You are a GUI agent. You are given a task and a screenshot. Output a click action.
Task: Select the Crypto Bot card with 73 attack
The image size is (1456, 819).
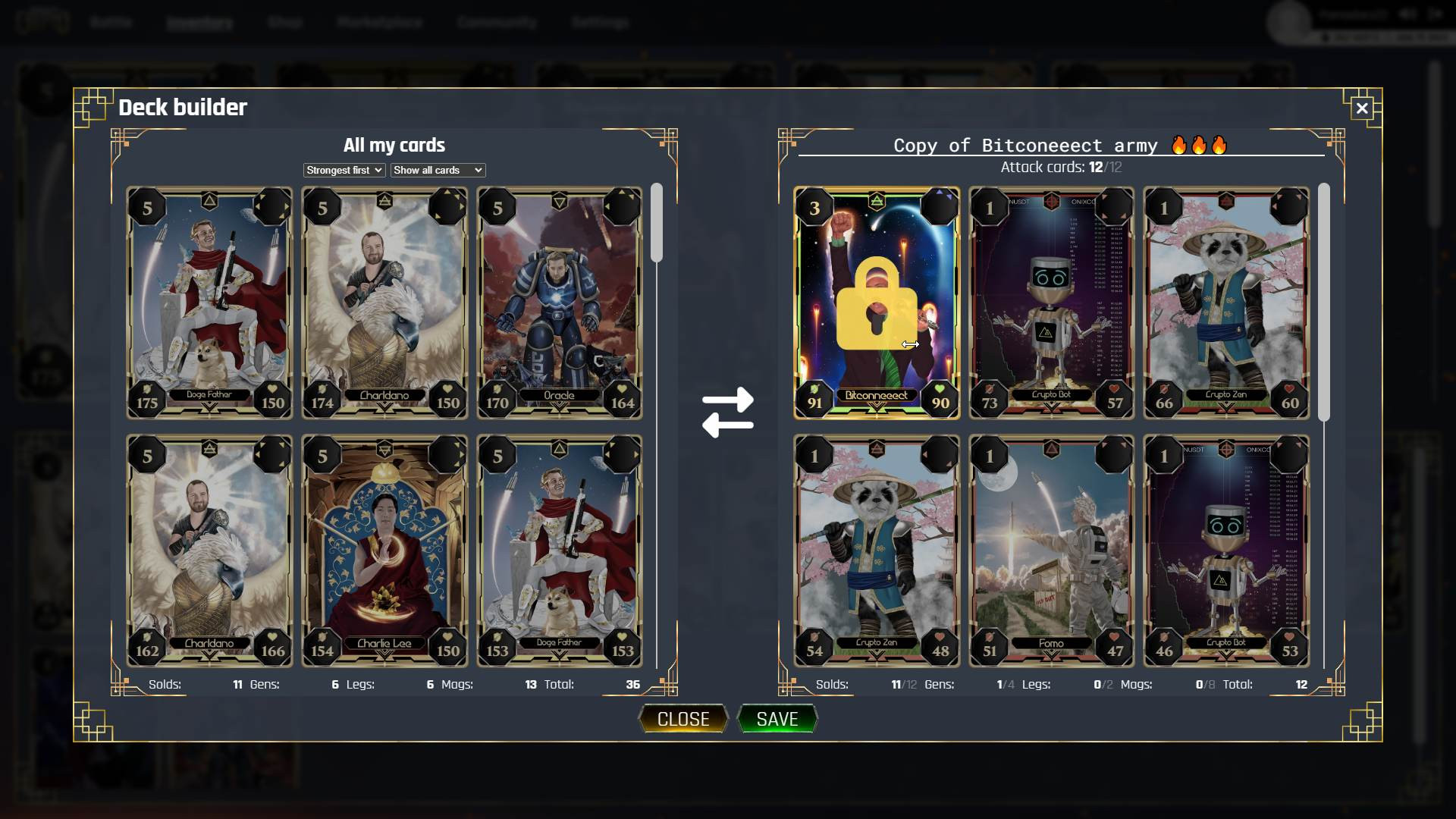point(1052,303)
